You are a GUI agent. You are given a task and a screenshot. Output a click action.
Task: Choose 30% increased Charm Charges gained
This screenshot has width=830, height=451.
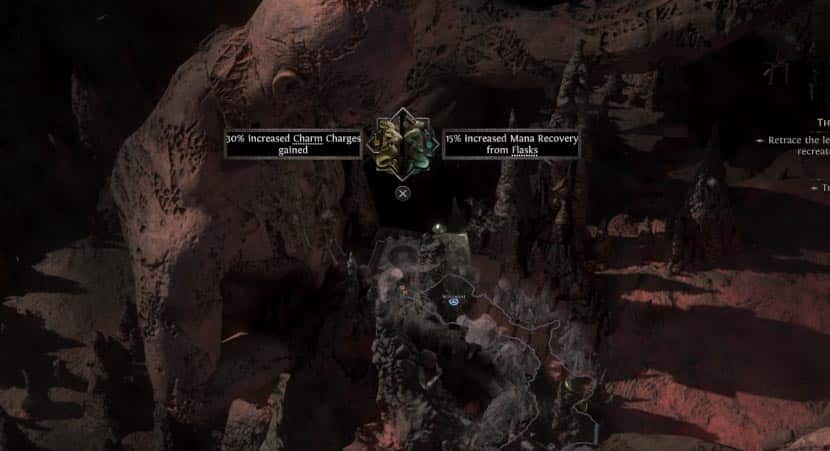pos(292,144)
